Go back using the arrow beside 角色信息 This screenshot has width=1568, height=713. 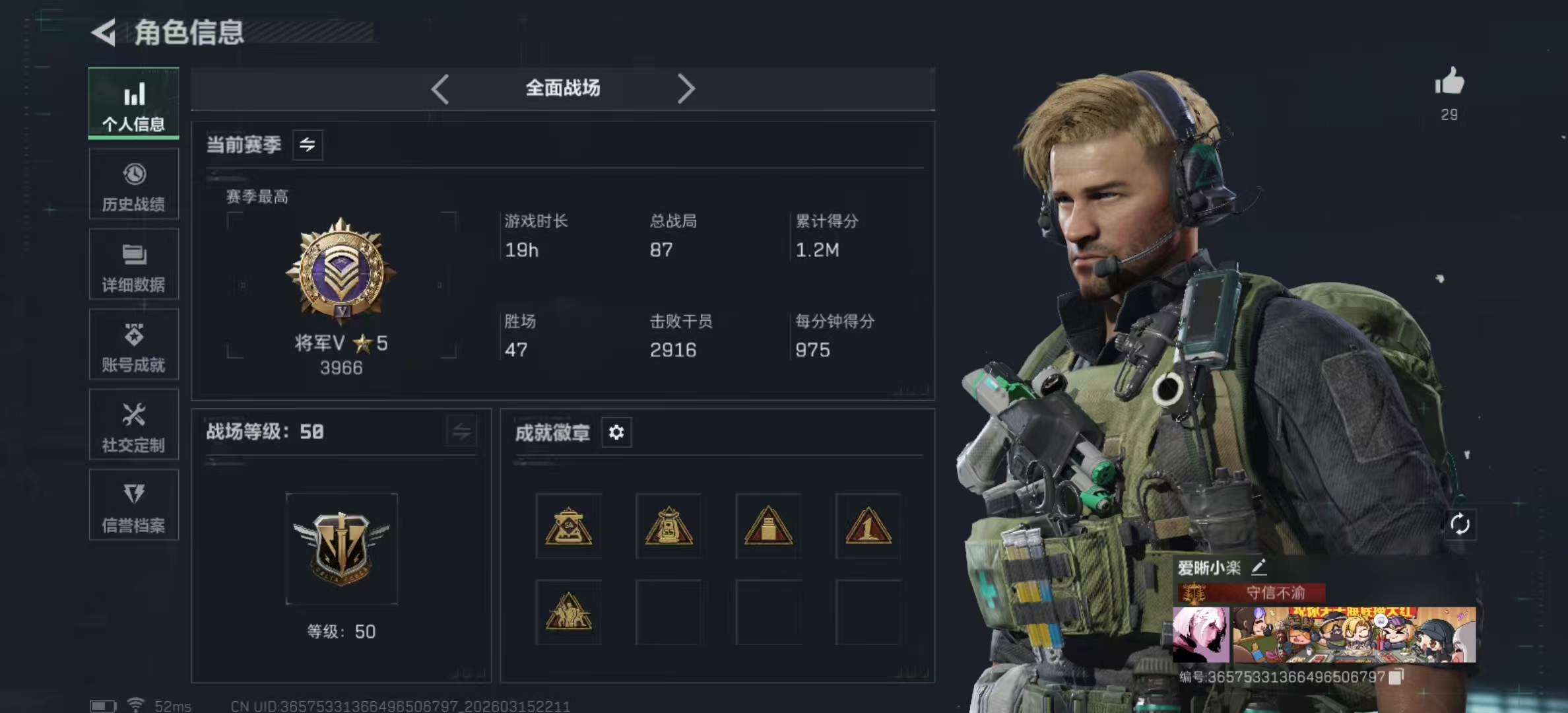tap(104, 32)
